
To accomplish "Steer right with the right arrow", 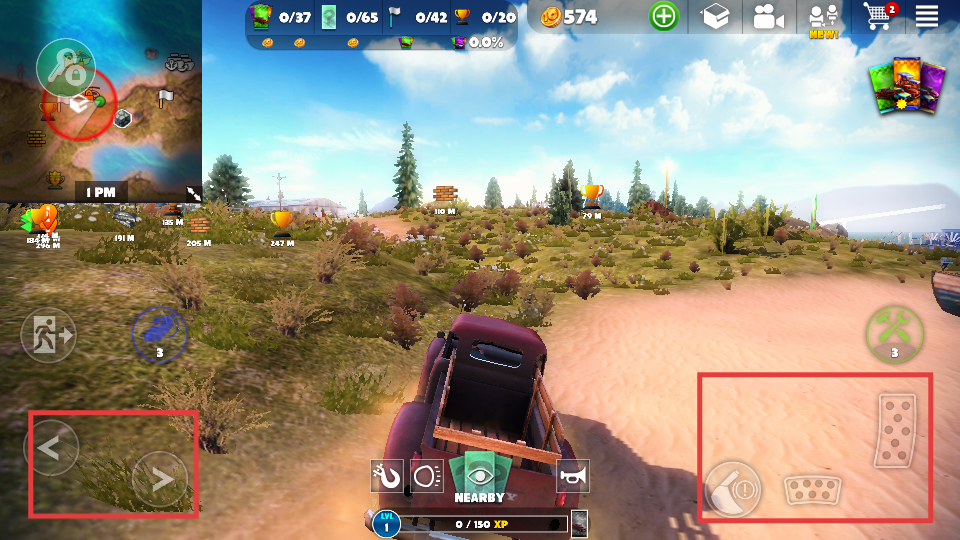I will tap(160, 479).
